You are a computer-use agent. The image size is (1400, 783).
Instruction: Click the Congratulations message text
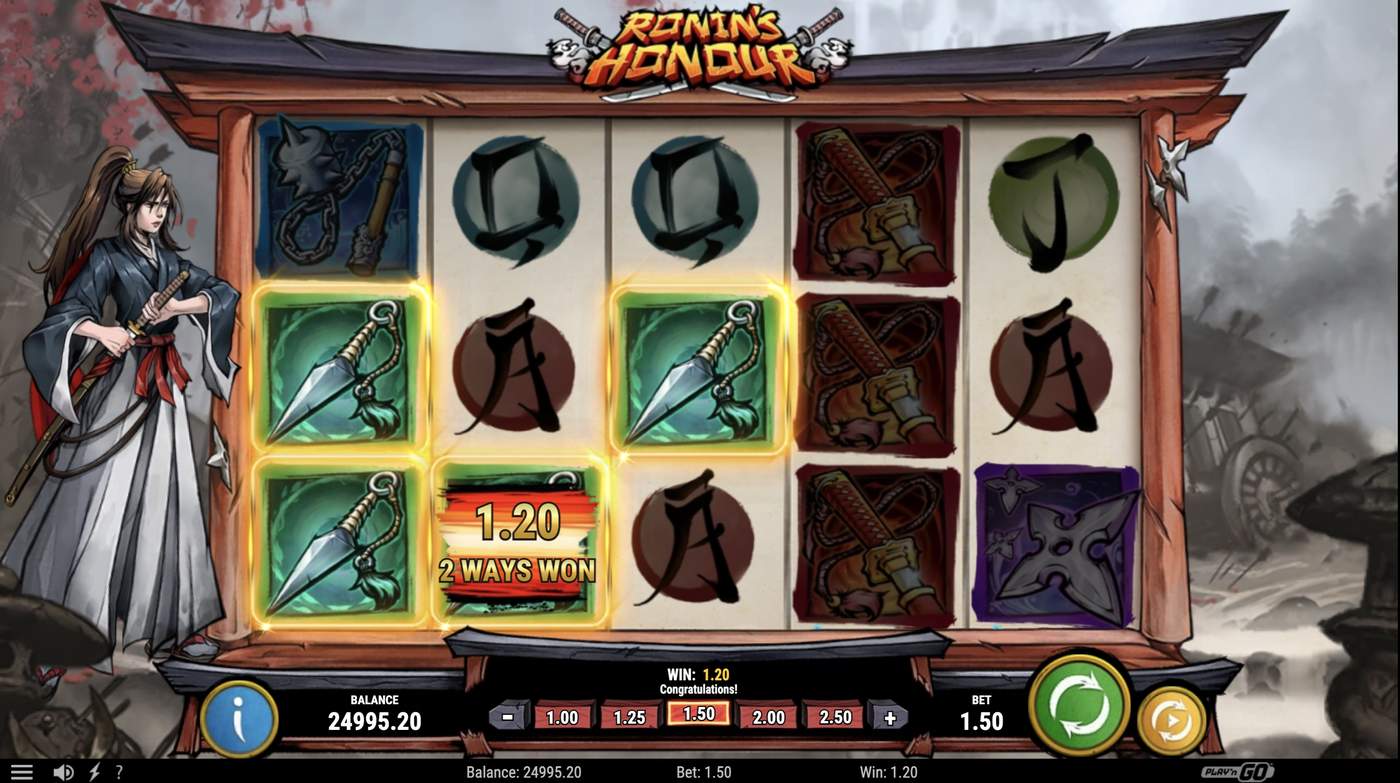pos(699,689)
